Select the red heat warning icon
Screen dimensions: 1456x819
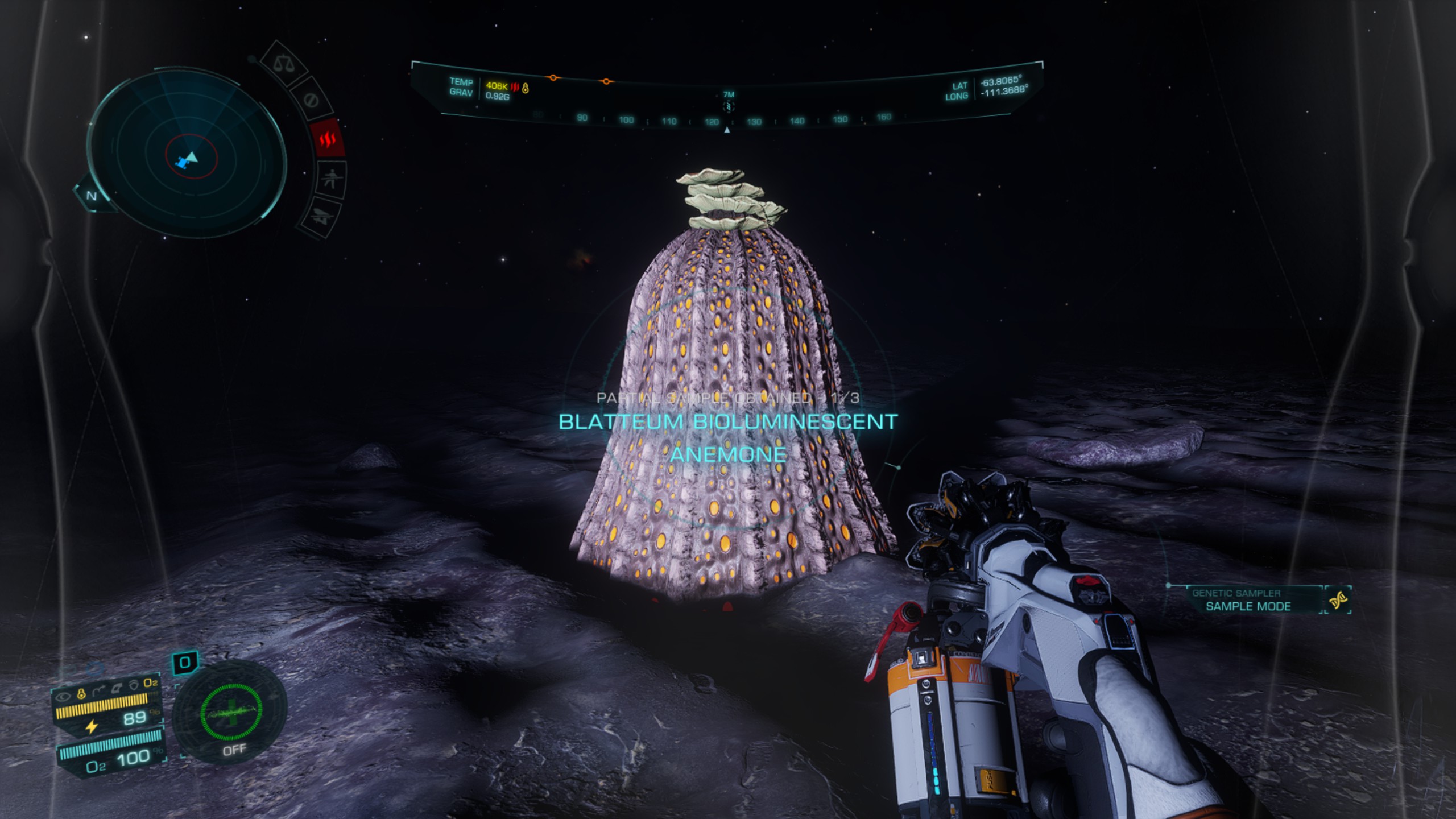(328, 138)
